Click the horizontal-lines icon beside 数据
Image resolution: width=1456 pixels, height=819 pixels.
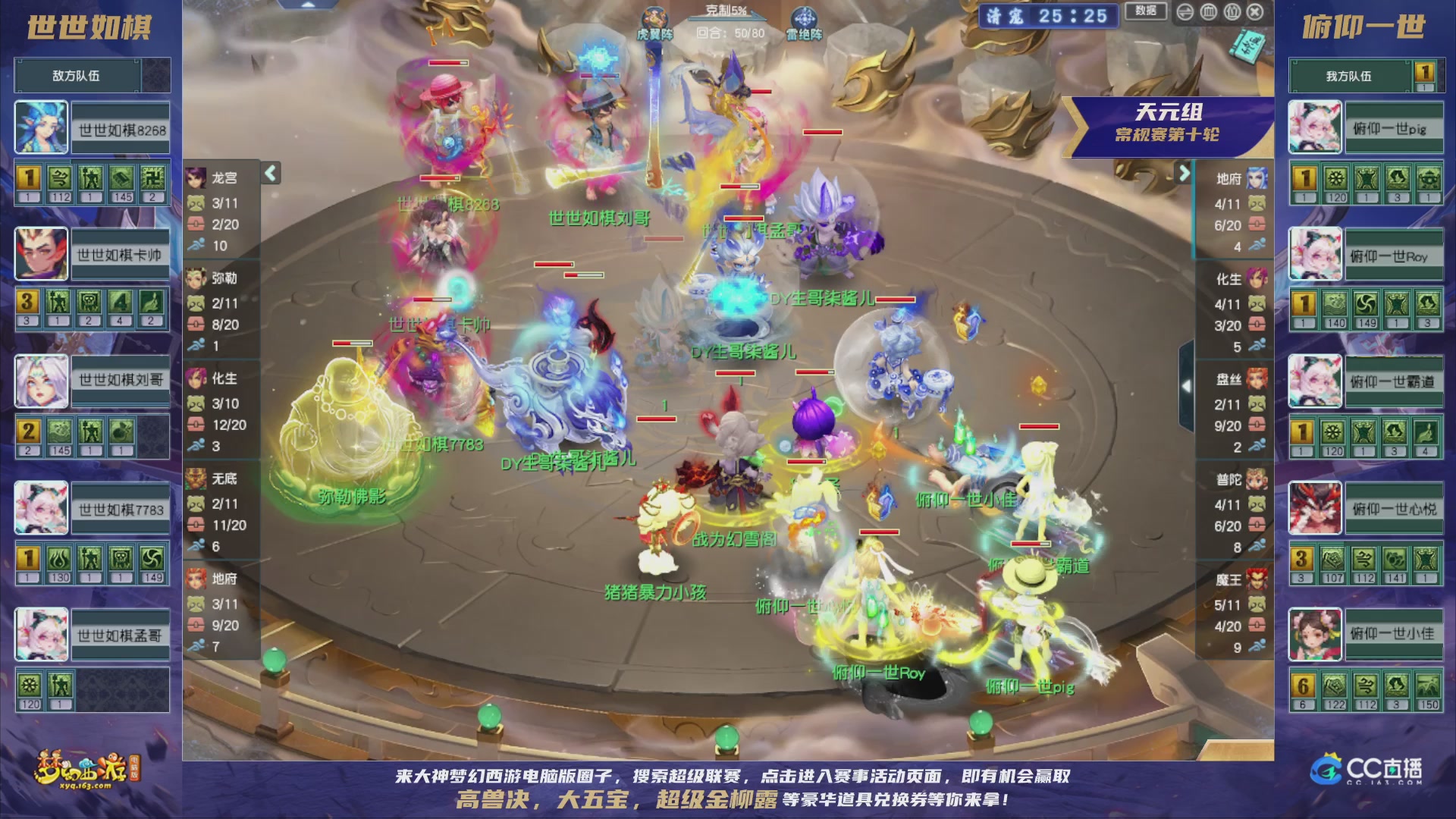point(1185,13)
